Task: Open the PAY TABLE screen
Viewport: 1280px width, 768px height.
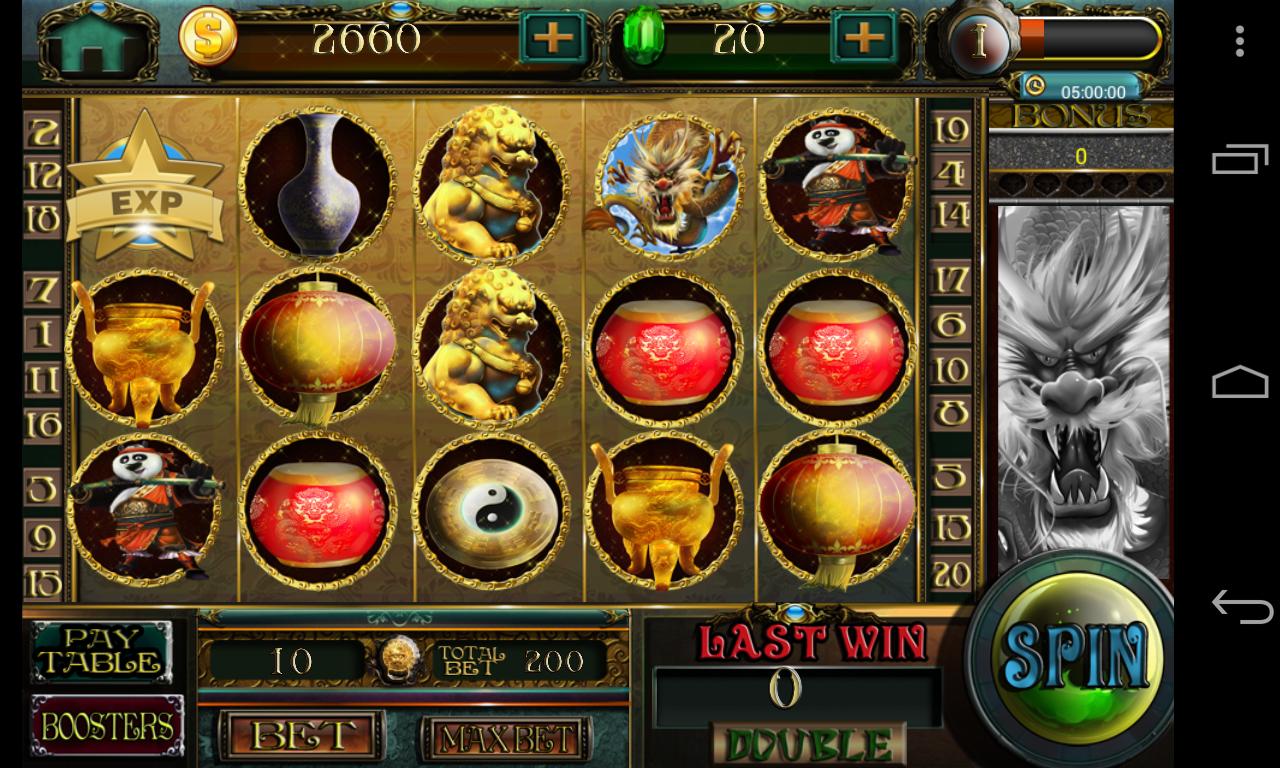Action: click(101, 654)
